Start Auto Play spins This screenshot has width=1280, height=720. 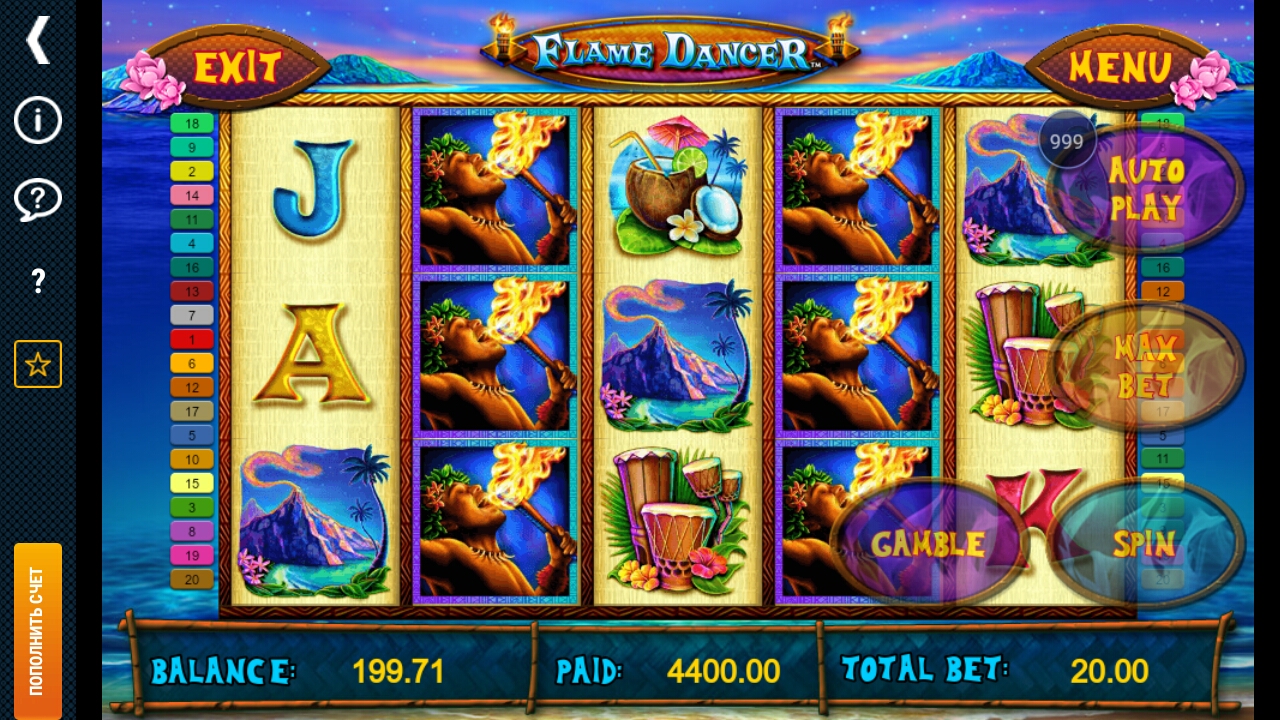[x=1146, y=189]
